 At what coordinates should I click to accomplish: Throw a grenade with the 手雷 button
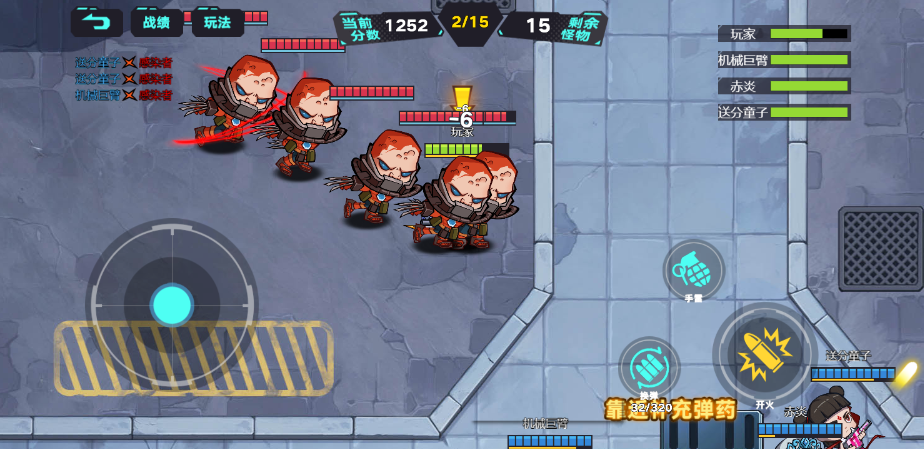[x=693, y=269]
